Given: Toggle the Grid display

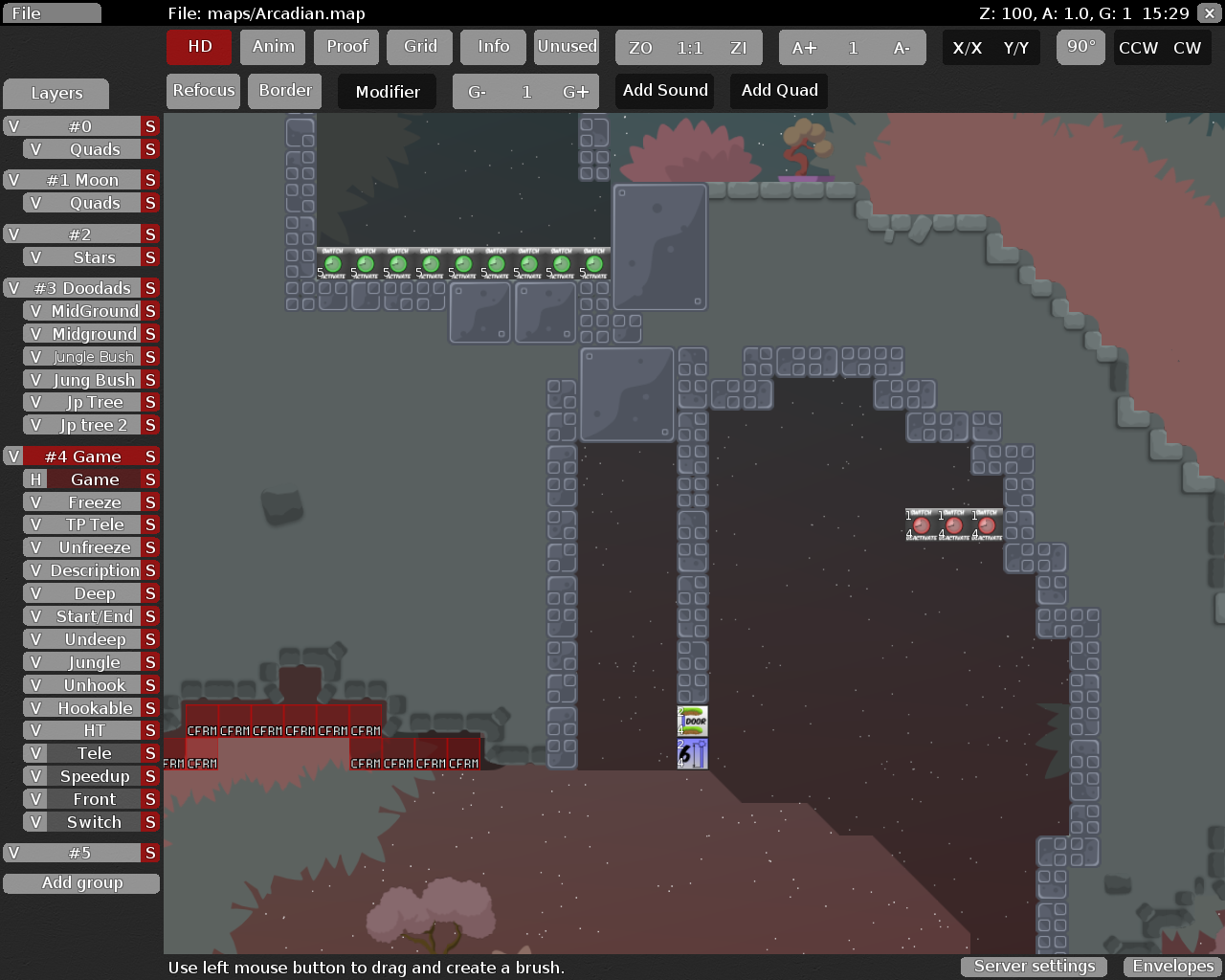Looking at the screenshot, I should tap(420, 47).
